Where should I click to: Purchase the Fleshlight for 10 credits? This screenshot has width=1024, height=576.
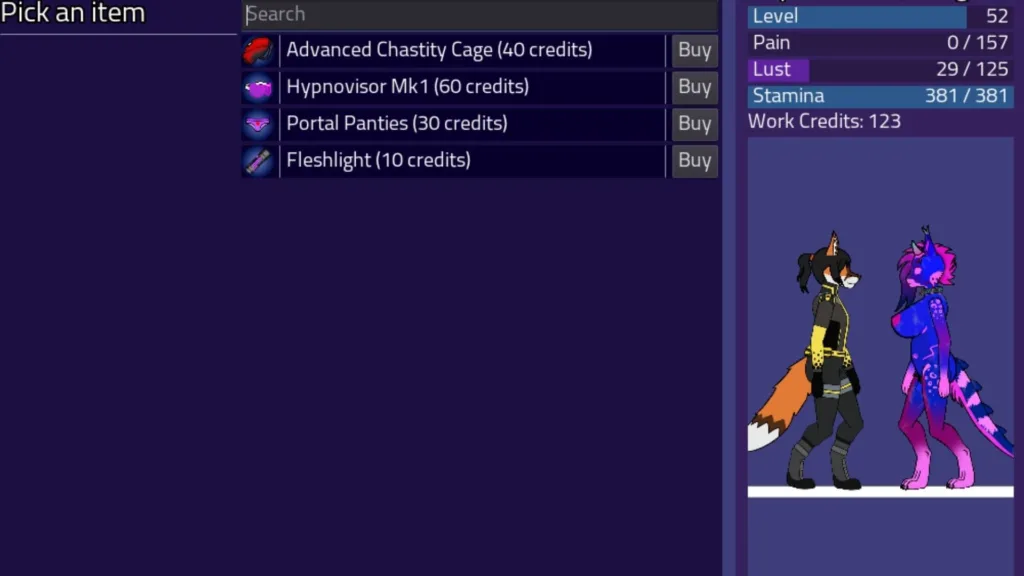pyautogui.click(x=694, y=160)
